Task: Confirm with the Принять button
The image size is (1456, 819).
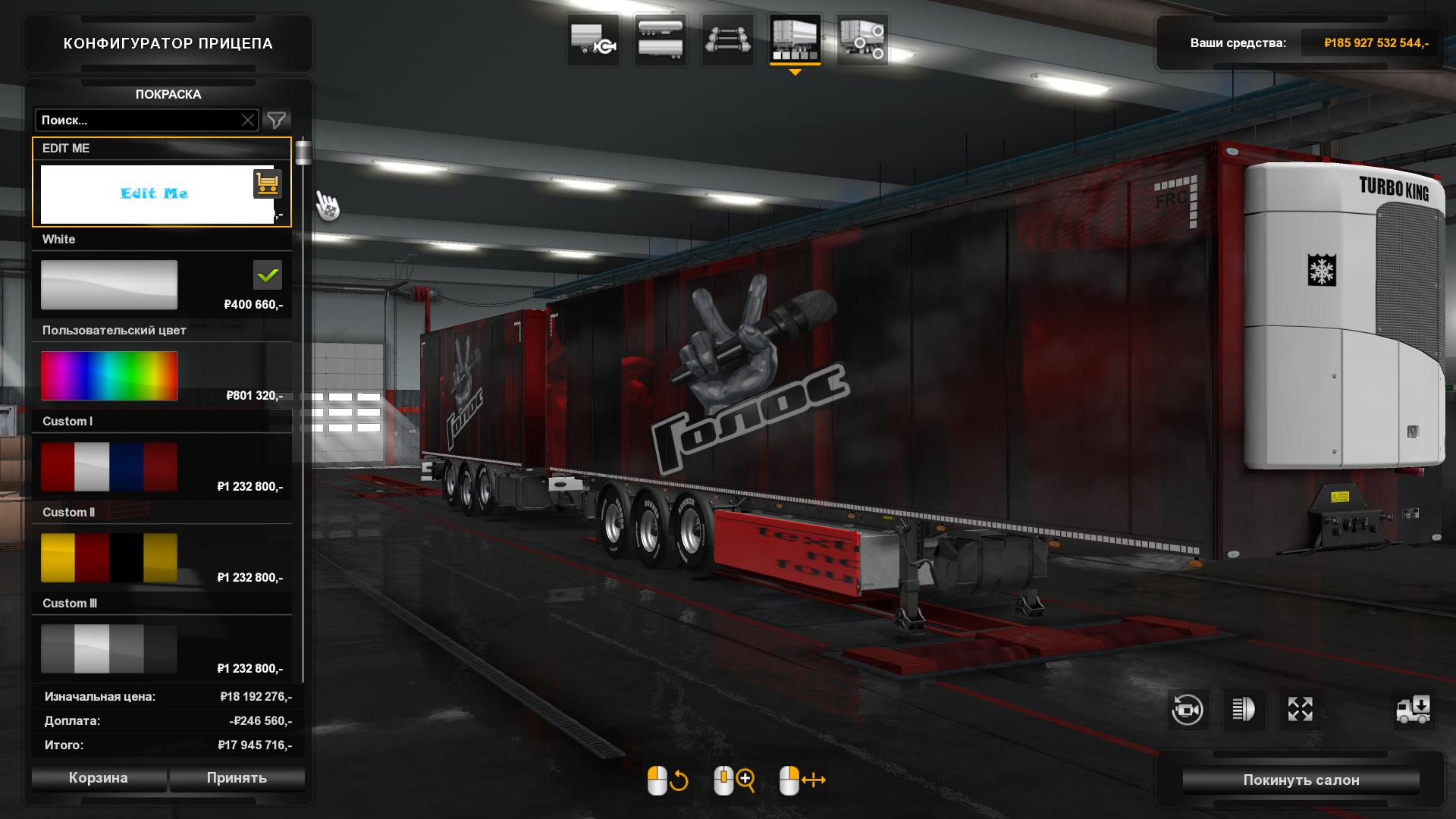Action: [237, 778]
